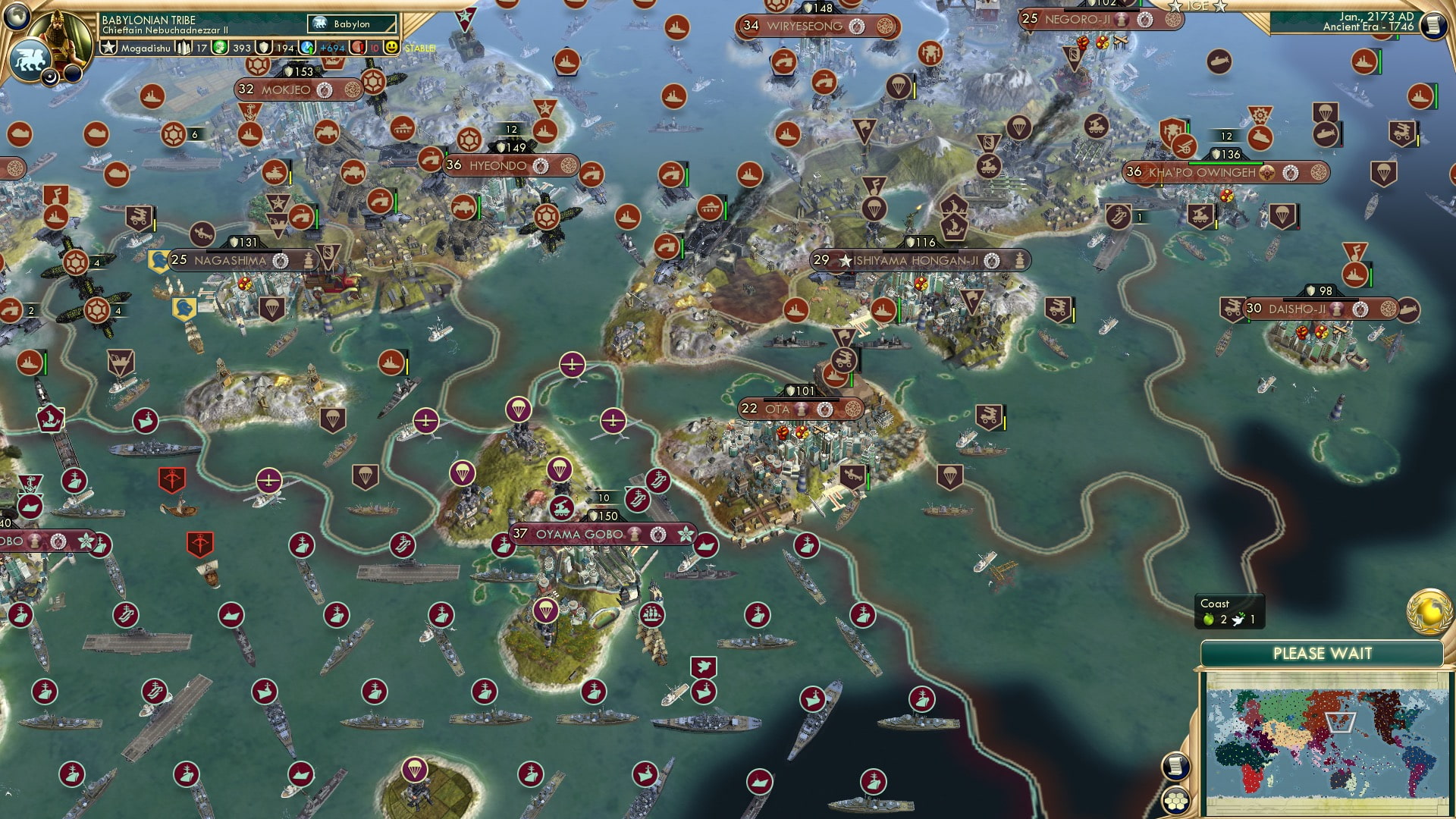Click the star beside Mogadishu city name

click(x=108, y=46)
